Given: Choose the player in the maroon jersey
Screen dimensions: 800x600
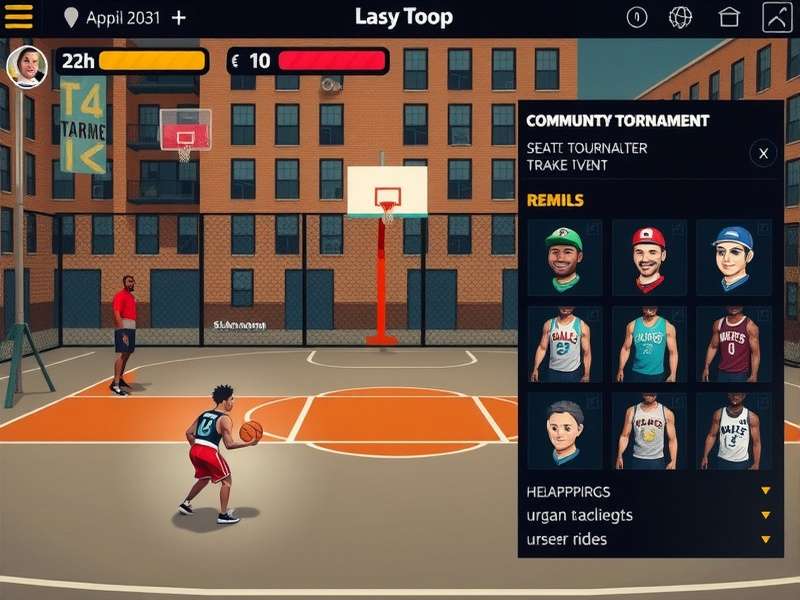Looking at the screenshot, I should coord(733,344).
